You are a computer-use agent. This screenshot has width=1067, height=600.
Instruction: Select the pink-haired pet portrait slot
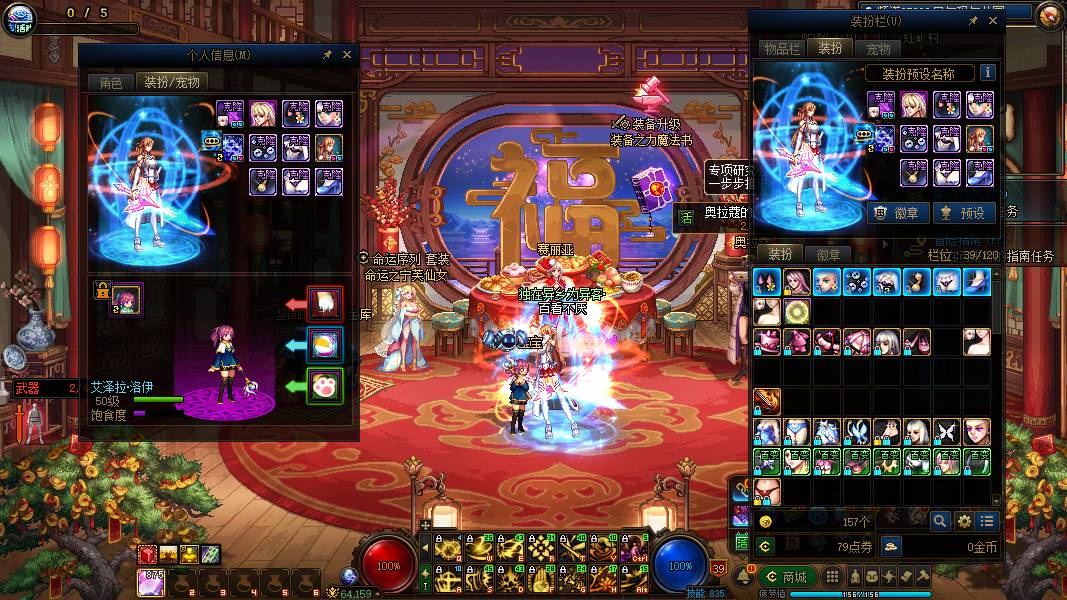127,299
